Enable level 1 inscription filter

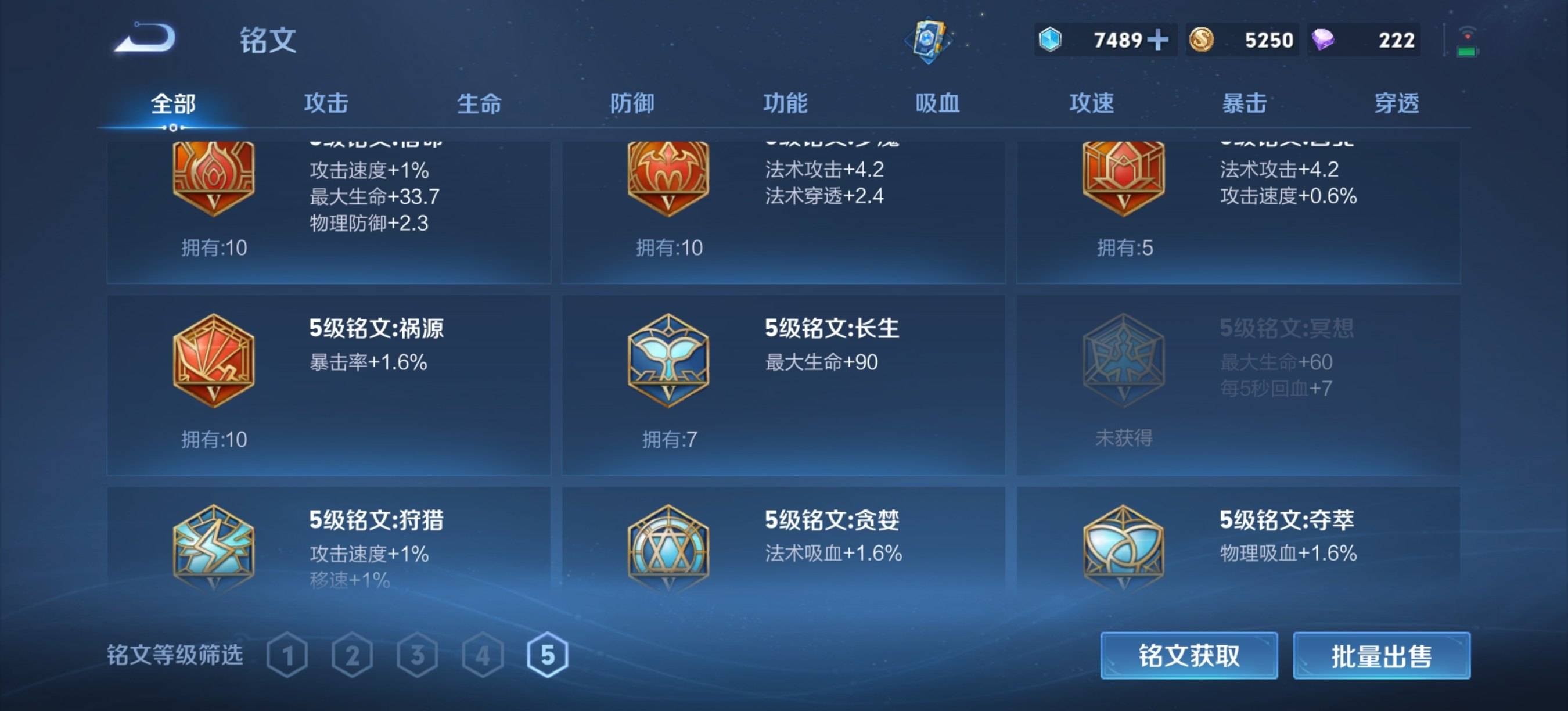click(x=288, y=655)
